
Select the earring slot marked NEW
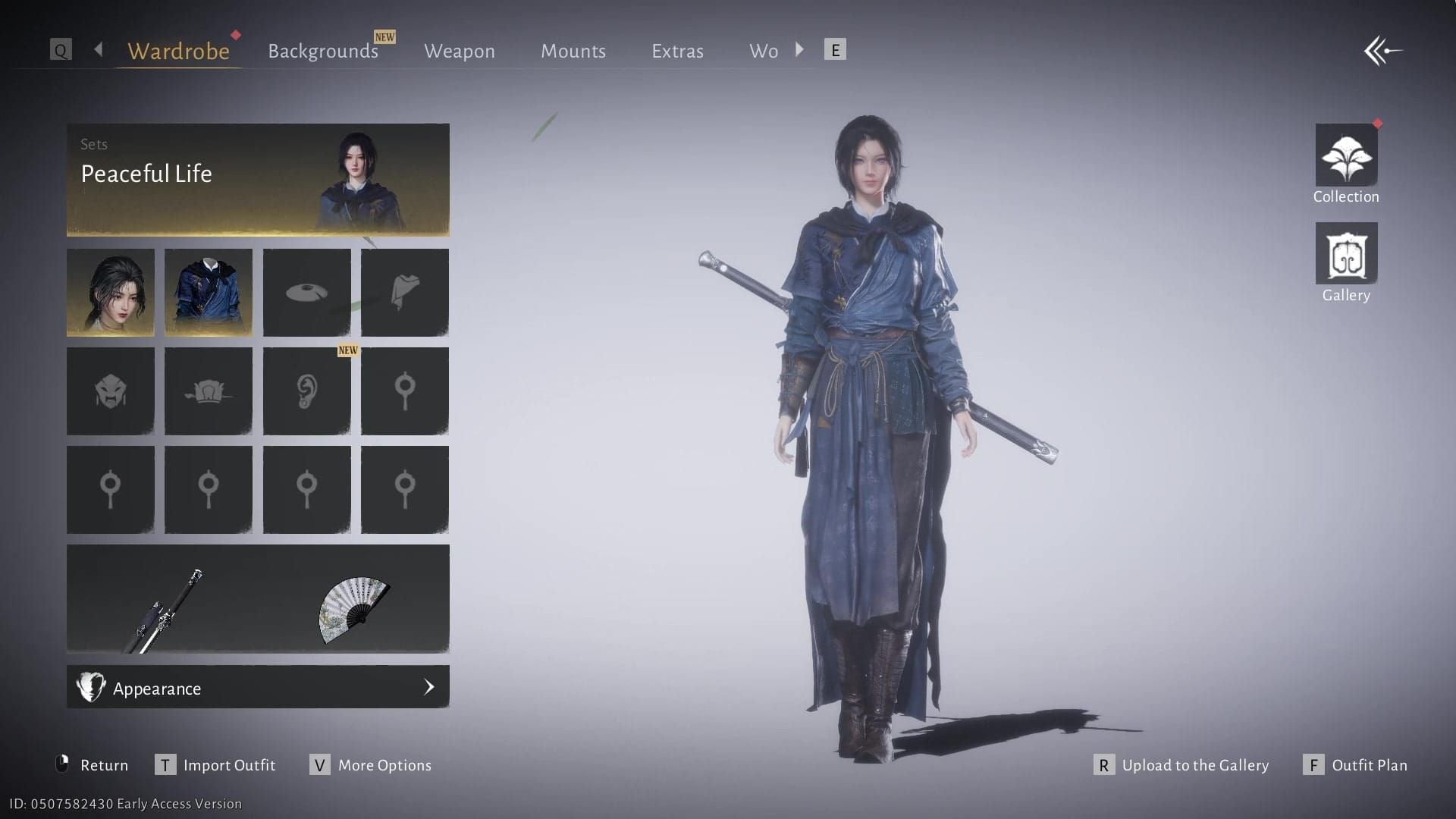click(306, 391)
